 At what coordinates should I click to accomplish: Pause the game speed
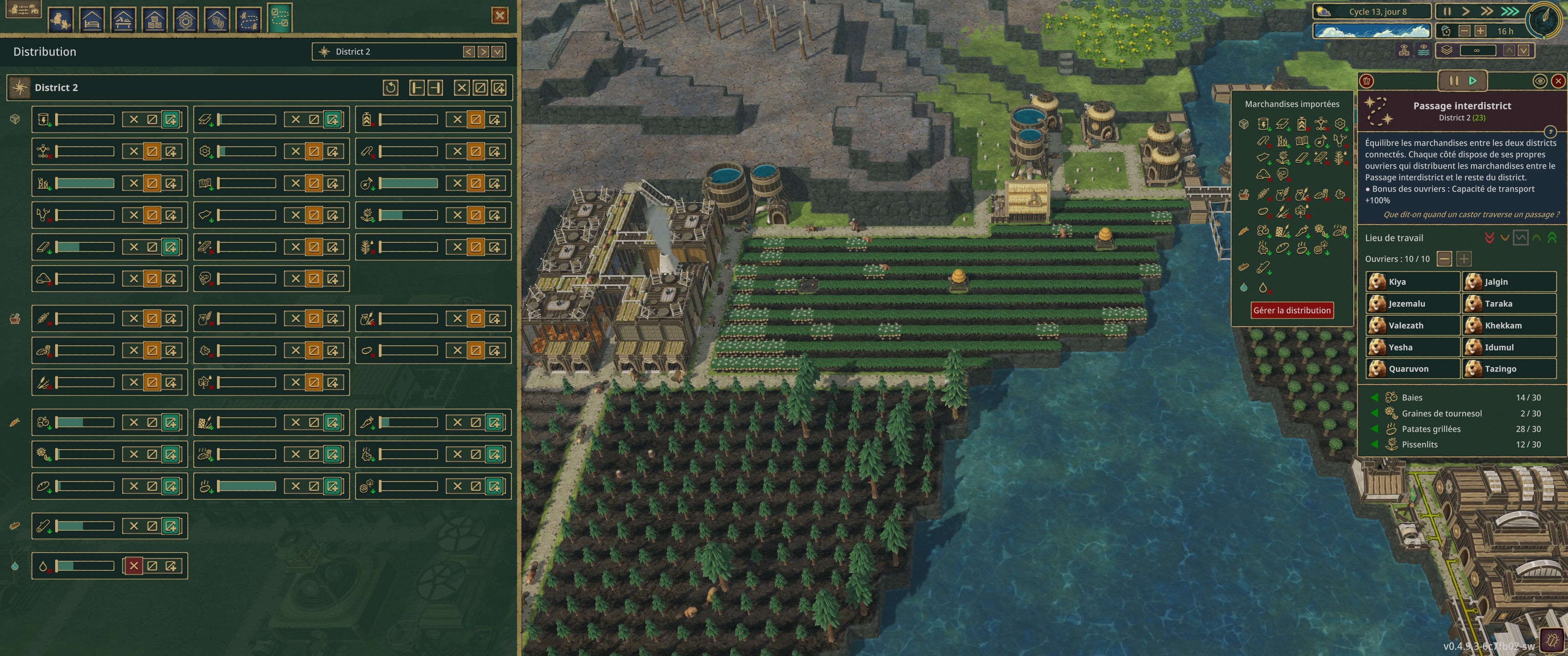[x=1447, y=11]
